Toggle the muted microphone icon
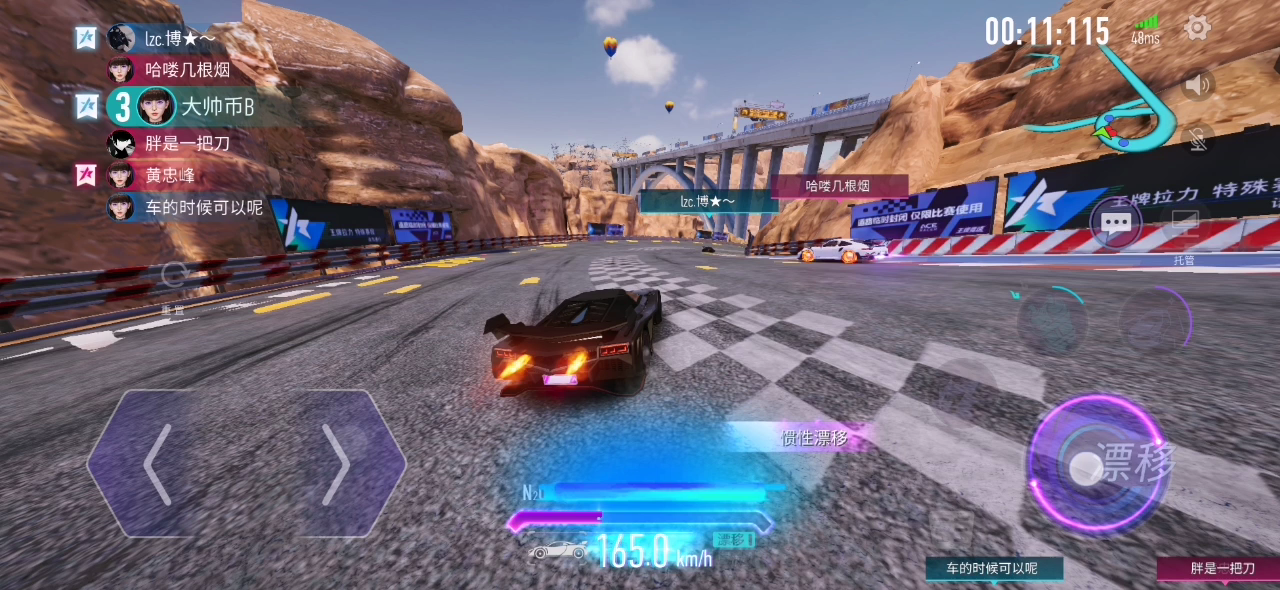Viewport: 1280px width, 590px height. point(1196,139)
